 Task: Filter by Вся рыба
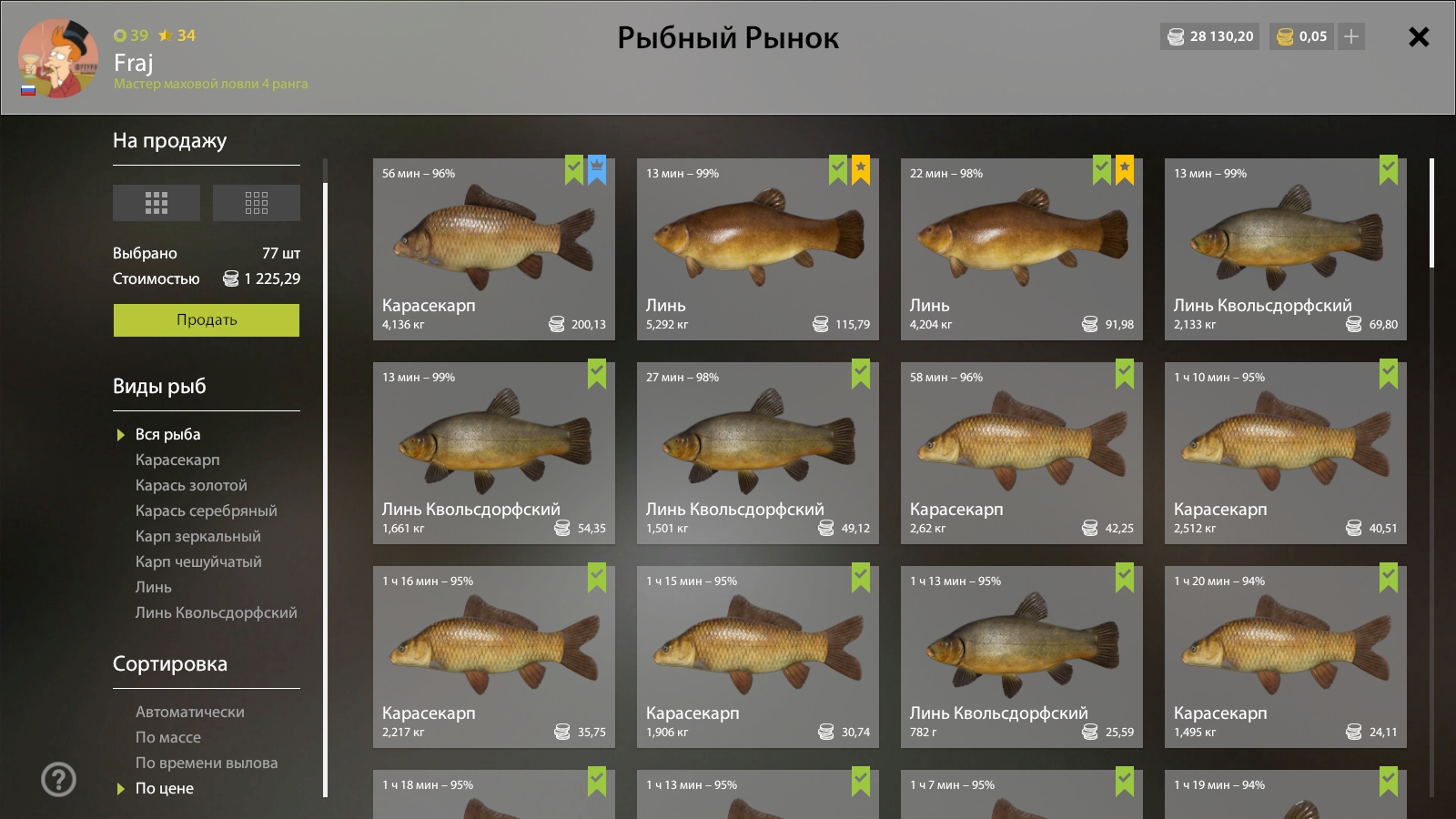(x=167, y=435)
